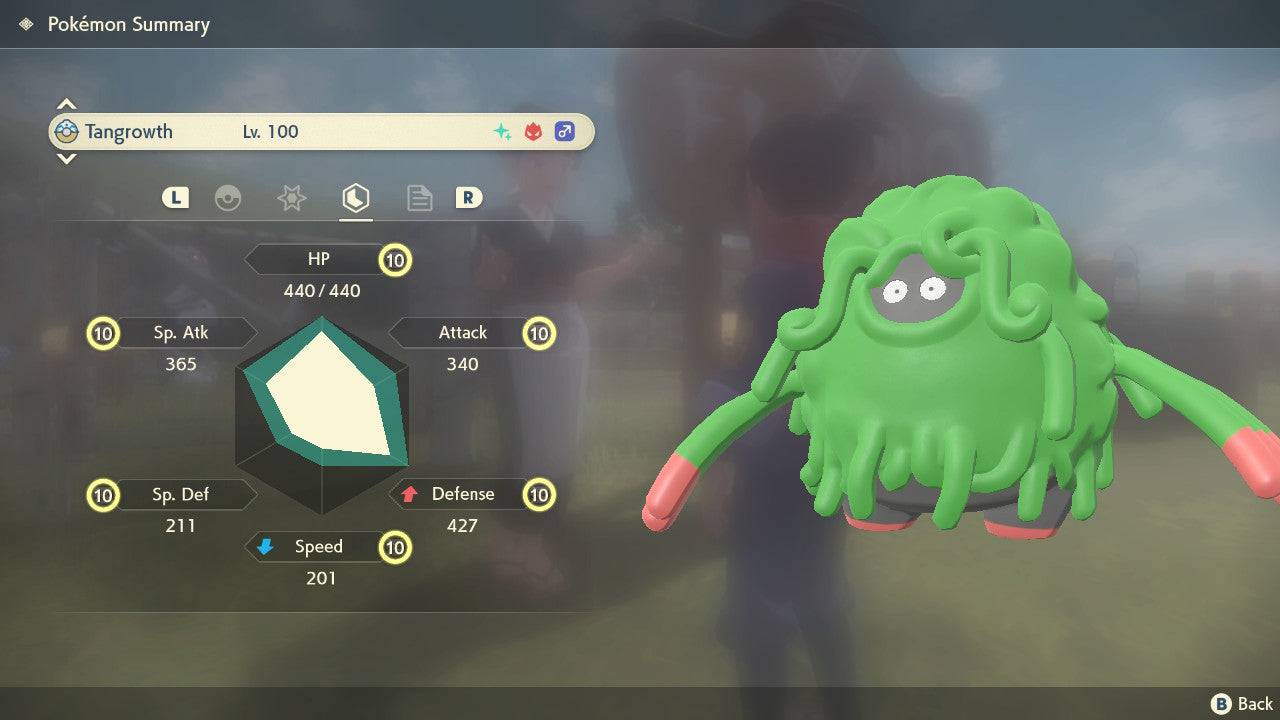Image resolution: width=1280 pixels, height=720 pixels.
Task: Select the male gender symbol
Action: click(565, 131)
